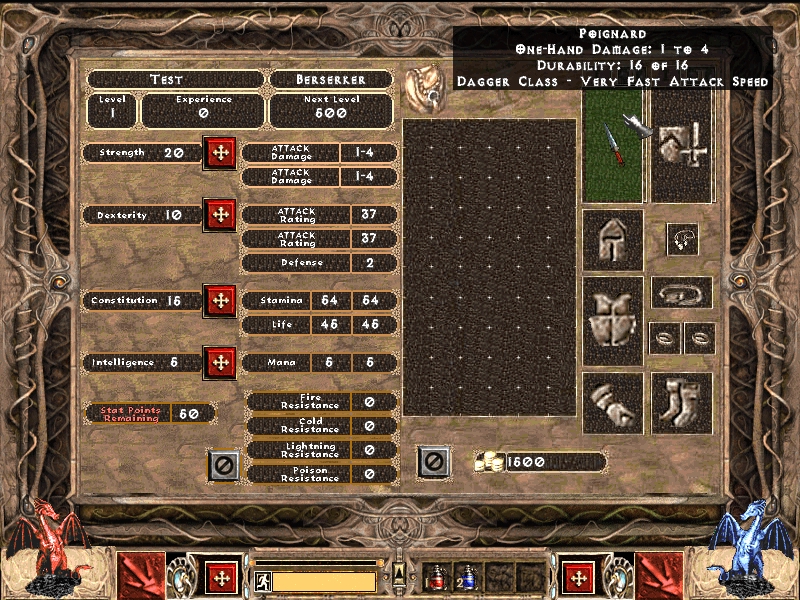The height and width of the screenshot is (600, 800).
Task: Open the amulet slot
Action: pos(682,239)
